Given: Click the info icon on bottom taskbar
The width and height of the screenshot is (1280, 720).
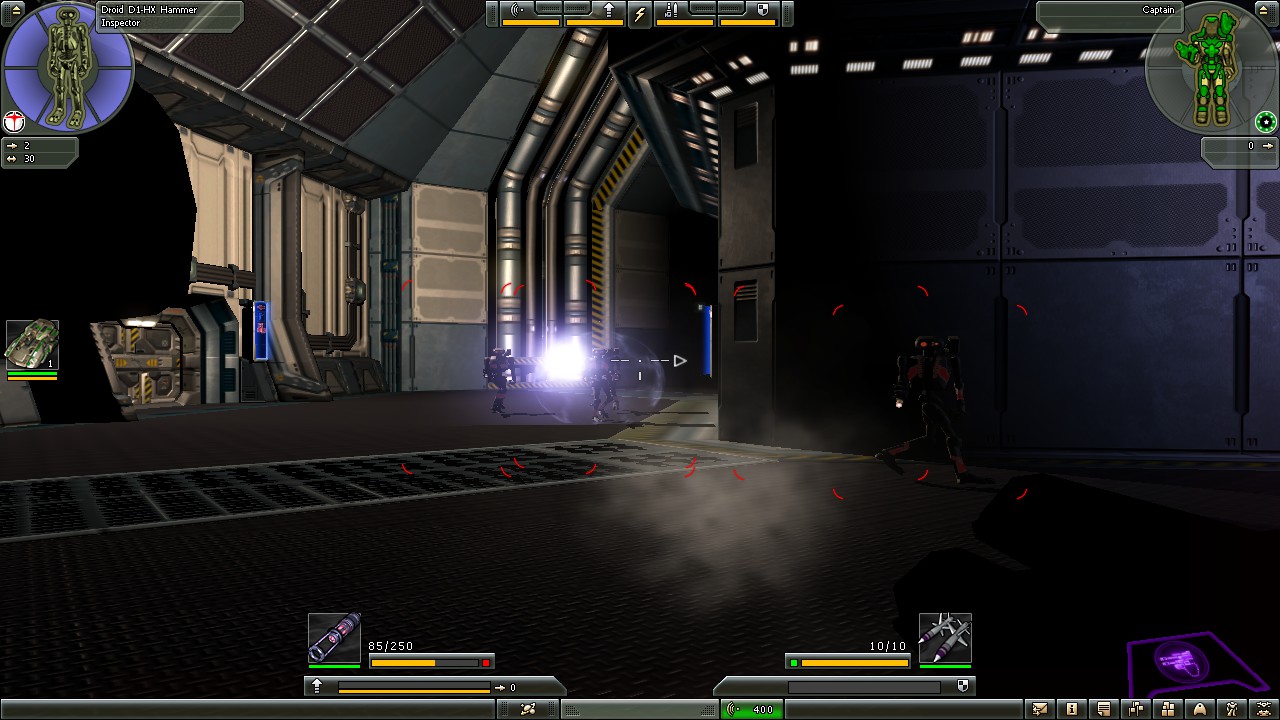Looking at the screenshot, I should (x=1072, y=710).
